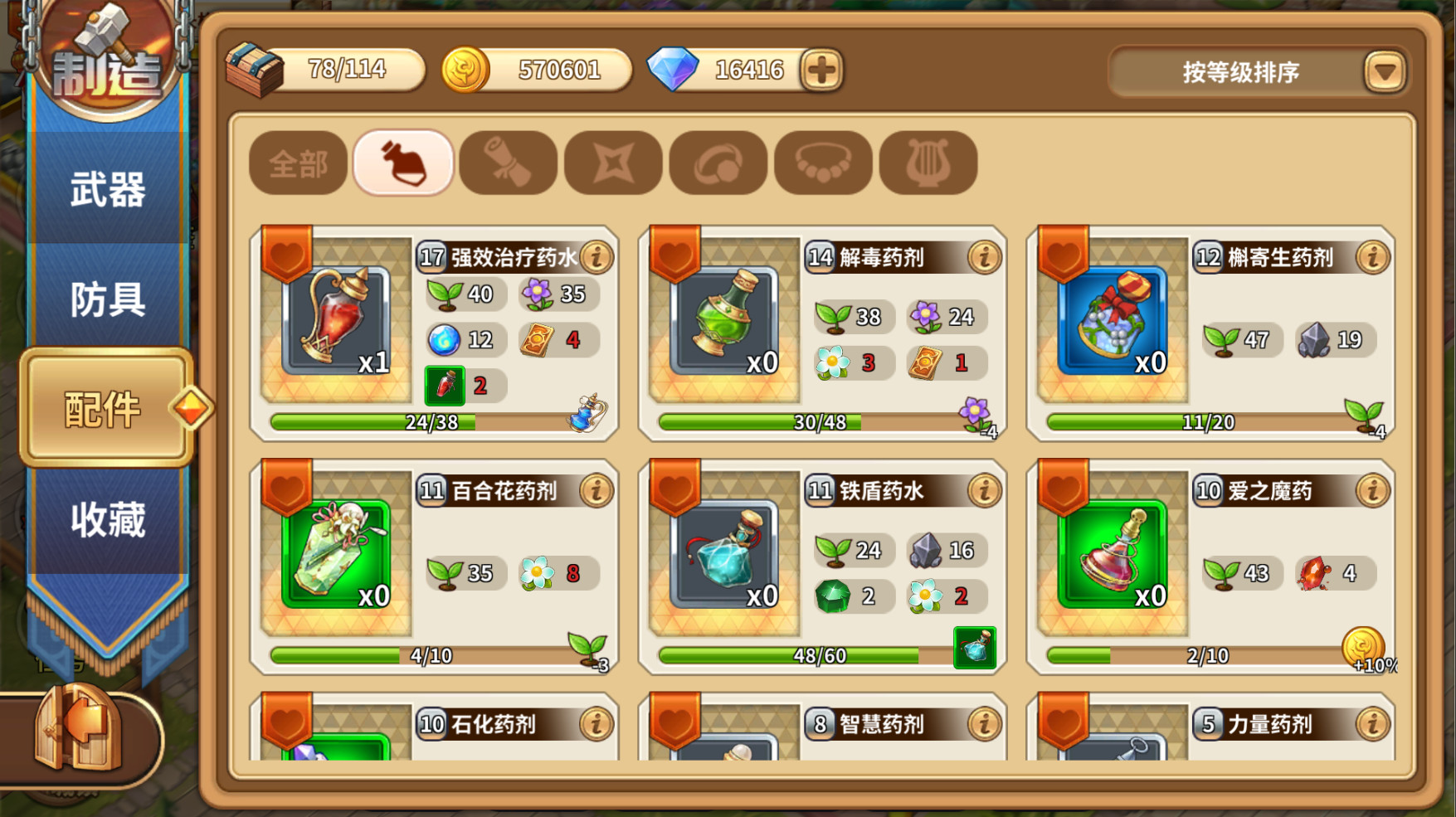Open the scroll category filter
The width and height of the screenshot is (1456, 817).
tap(508, 163)
